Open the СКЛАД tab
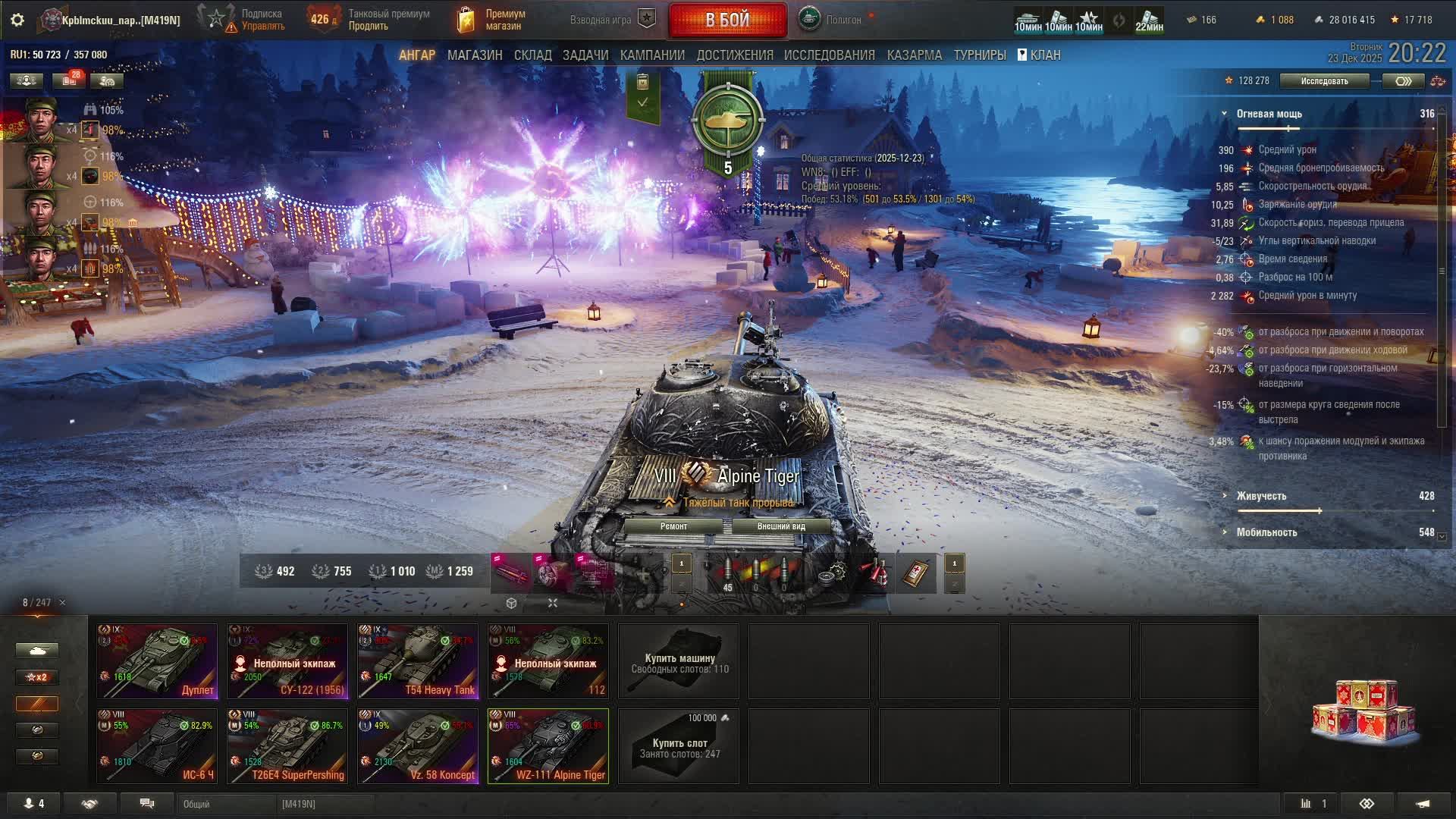The height and width of the screenshot is (819, 1456). (532, 55)
